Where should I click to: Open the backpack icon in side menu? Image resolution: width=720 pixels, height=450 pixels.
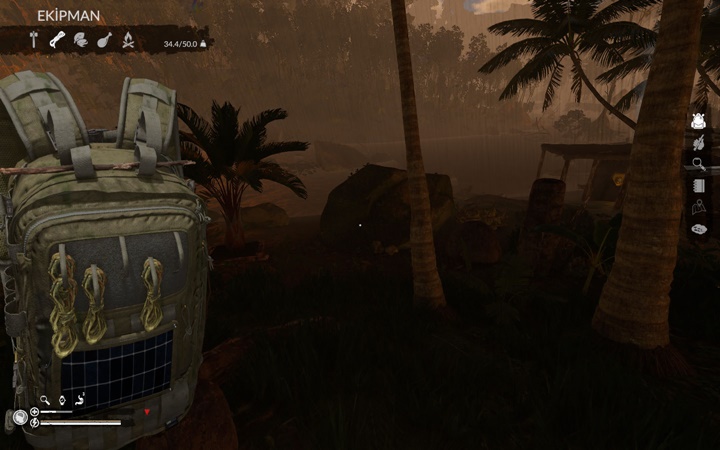[699, 121]
